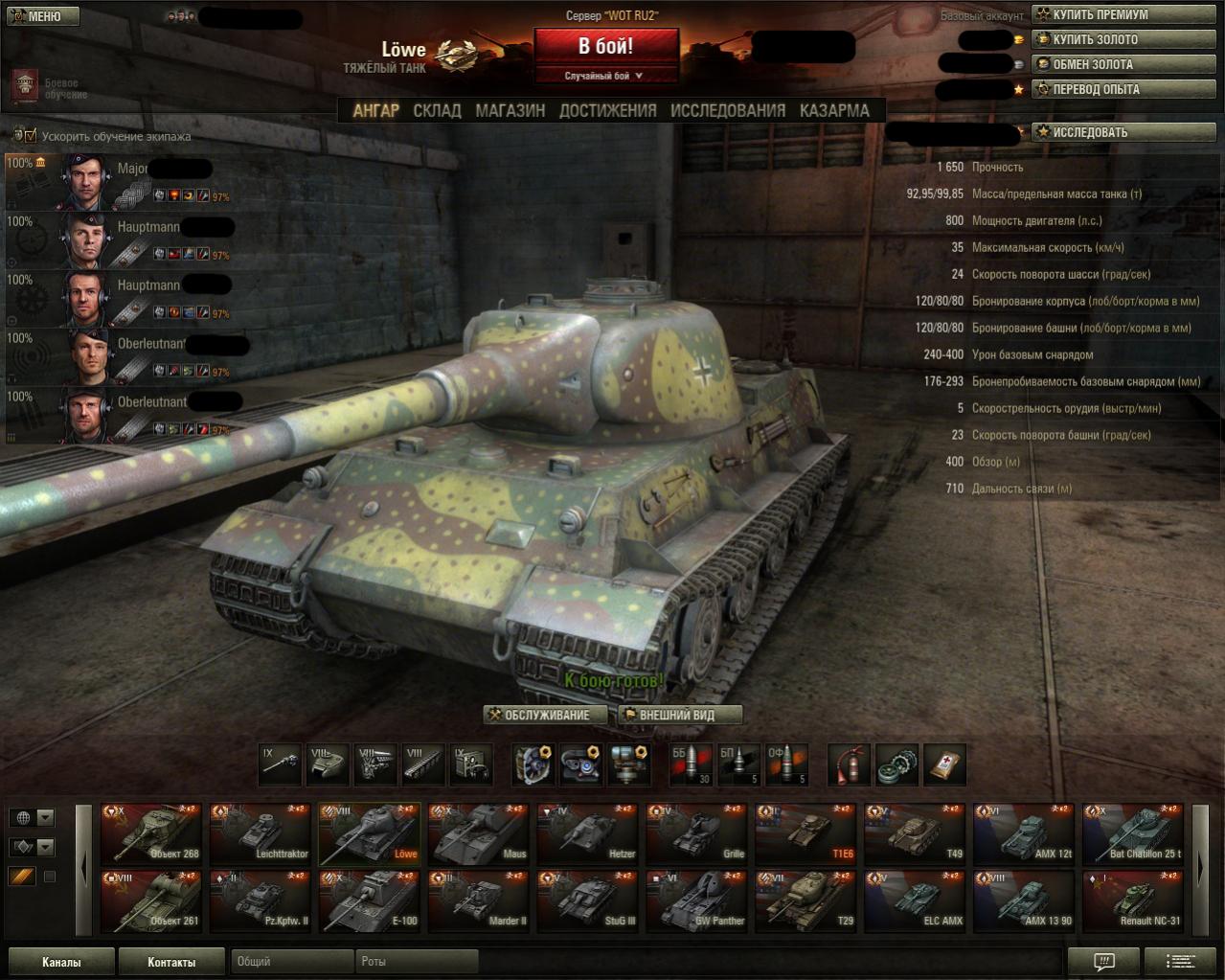Select the Maus tank in carousel
The width and height of the screenshot is (1225, 980).
pyautogui.click(x=479, y=833)
